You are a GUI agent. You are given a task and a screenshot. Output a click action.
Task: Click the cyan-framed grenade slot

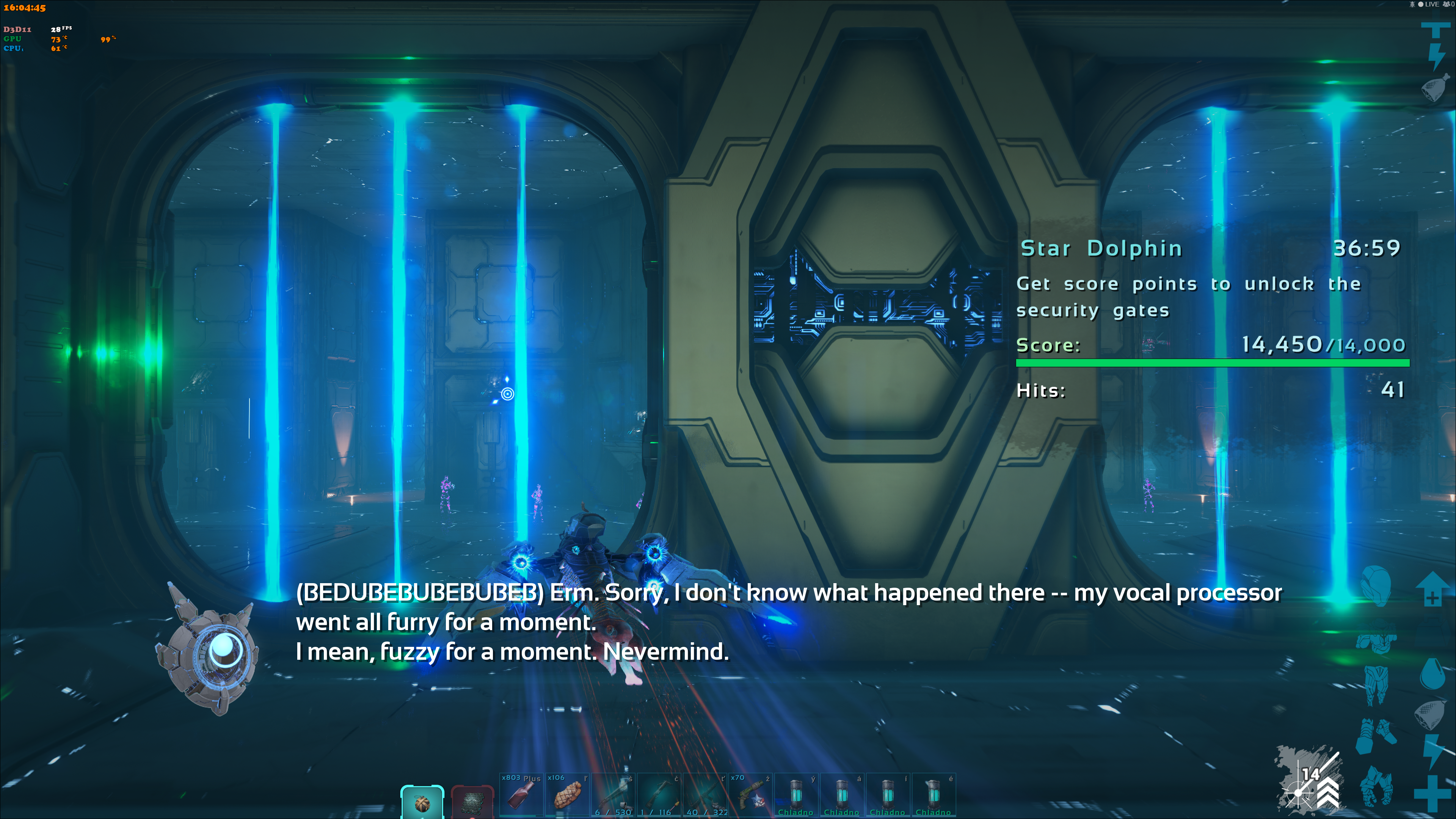pos(422,802)
